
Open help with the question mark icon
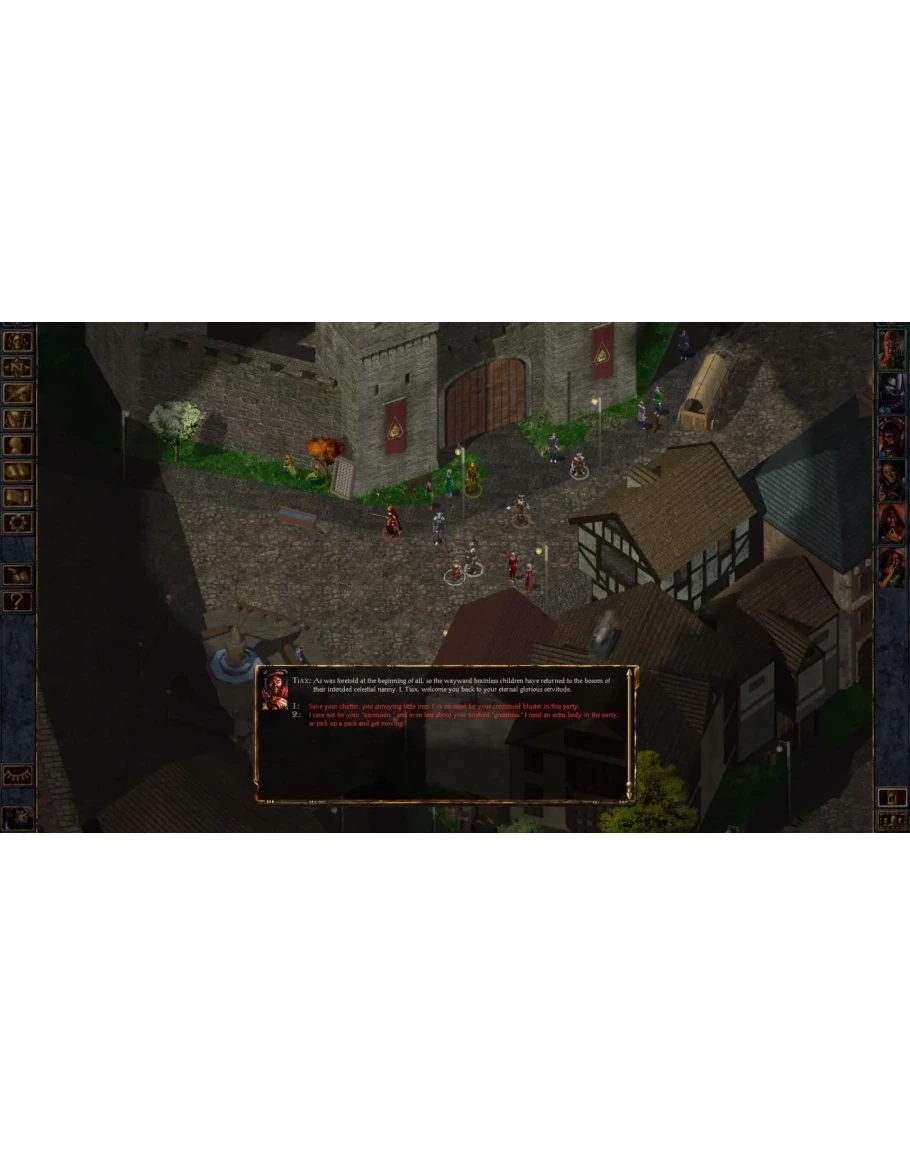[x=18, y=601]
